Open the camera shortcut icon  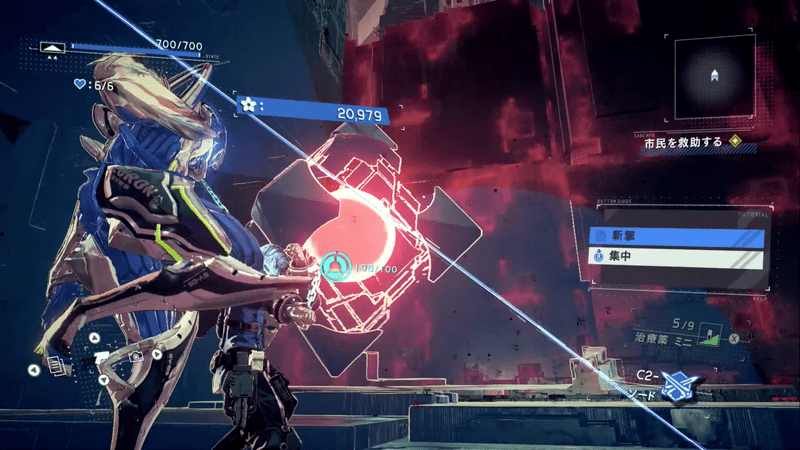tap(134, 356)
